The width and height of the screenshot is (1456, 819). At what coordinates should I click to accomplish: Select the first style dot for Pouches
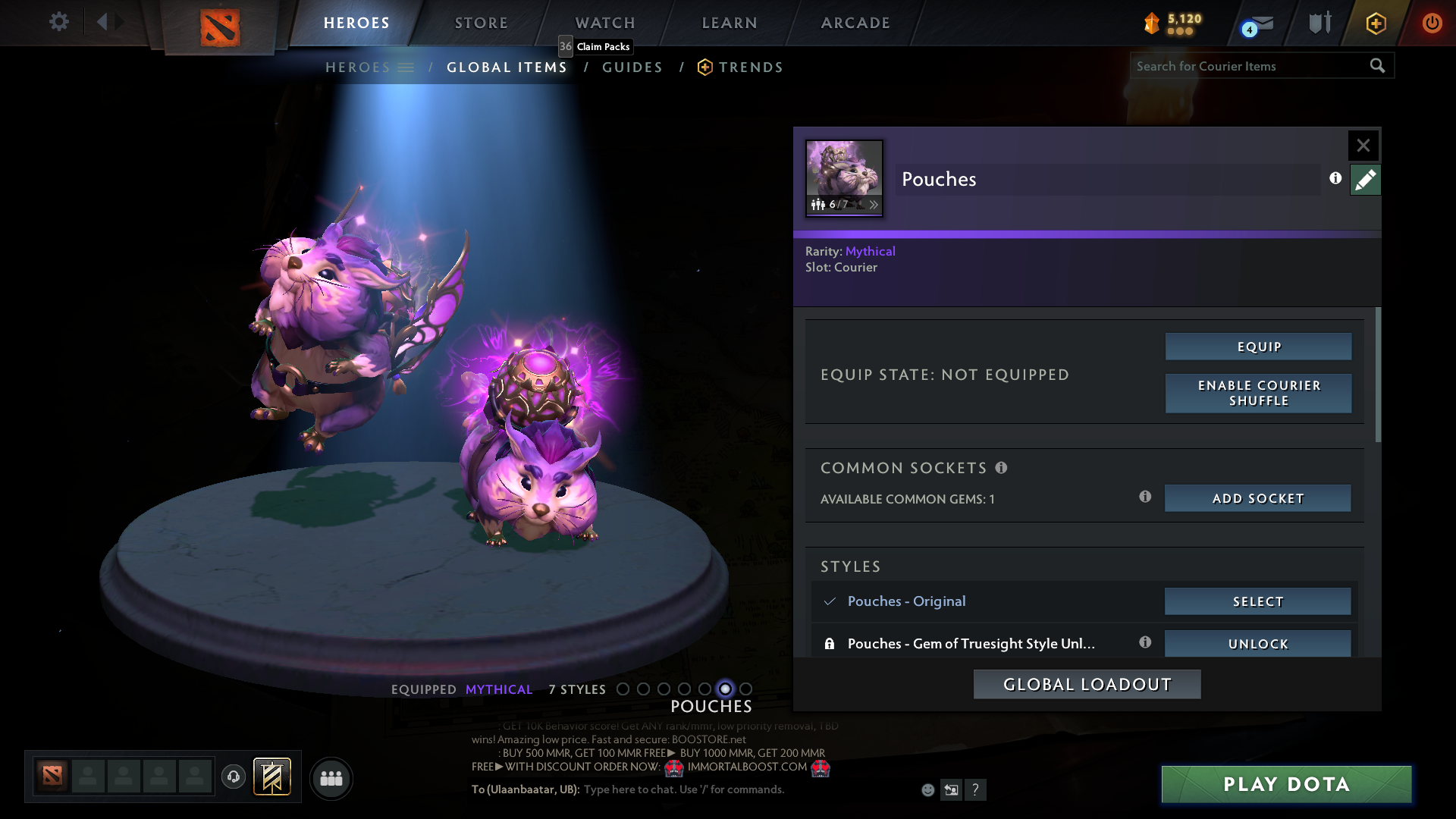pos(623,689)
